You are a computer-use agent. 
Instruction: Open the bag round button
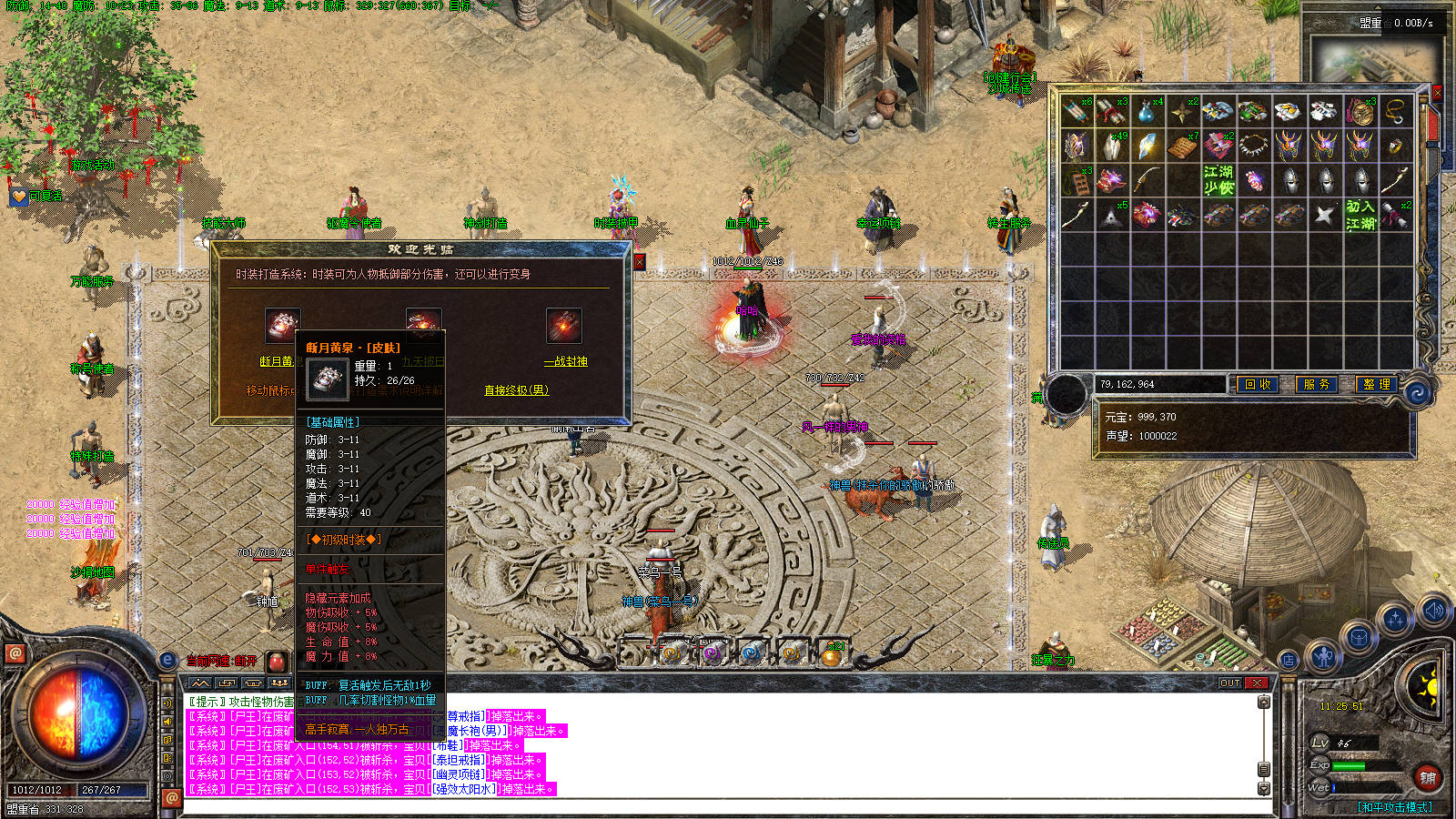click(1359, 637)
